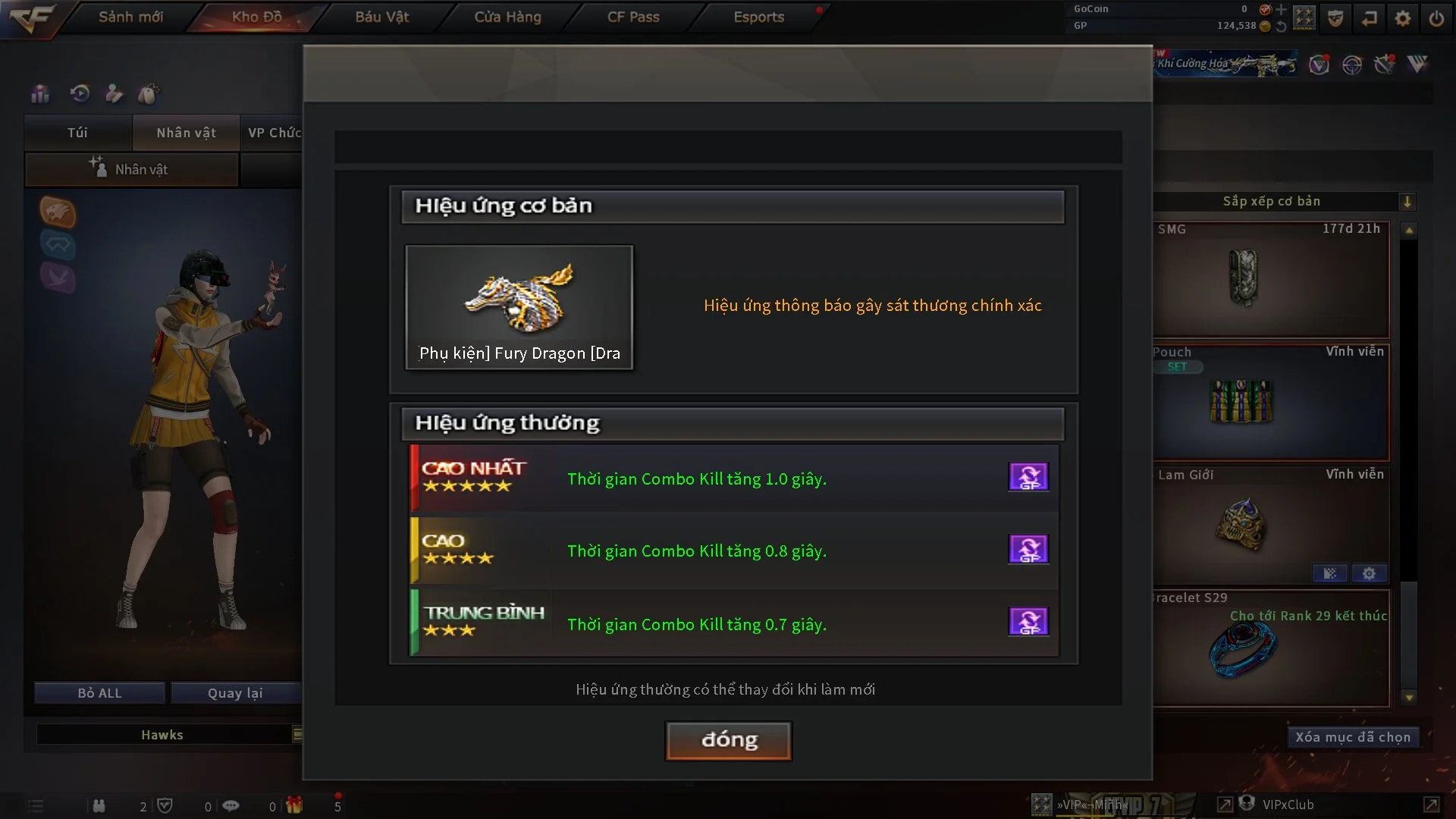Open the Sắp xếp cơ bản sort dropdown
The width and height of the screenshot is (1456, 819).
click(x=1407, y=202)
